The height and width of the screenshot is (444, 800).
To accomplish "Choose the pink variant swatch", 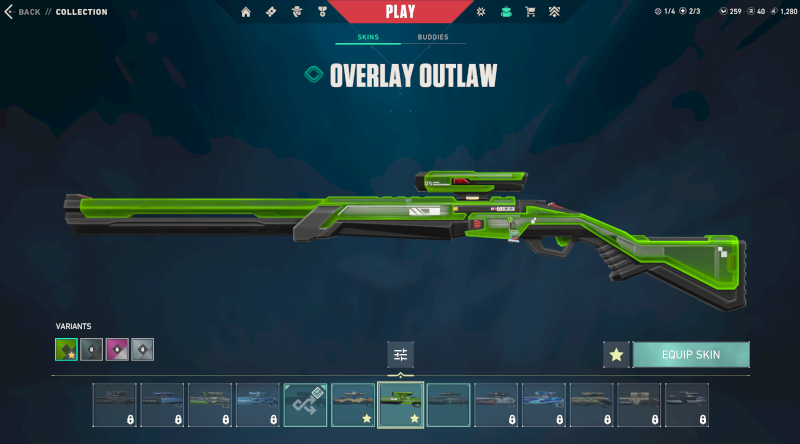I will pyautogui.click(x=117, y=349).
